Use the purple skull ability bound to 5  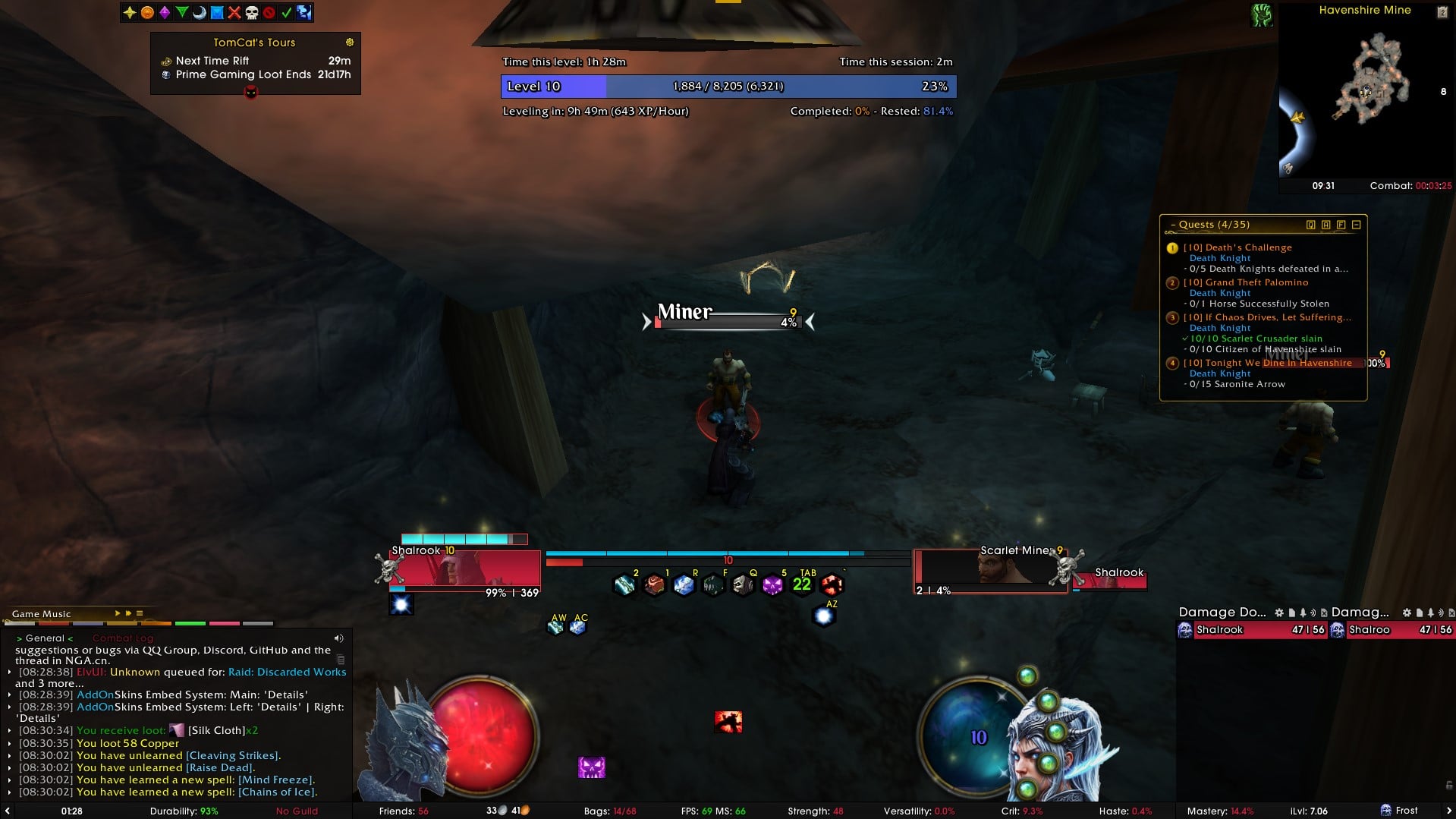click(772, 585)
